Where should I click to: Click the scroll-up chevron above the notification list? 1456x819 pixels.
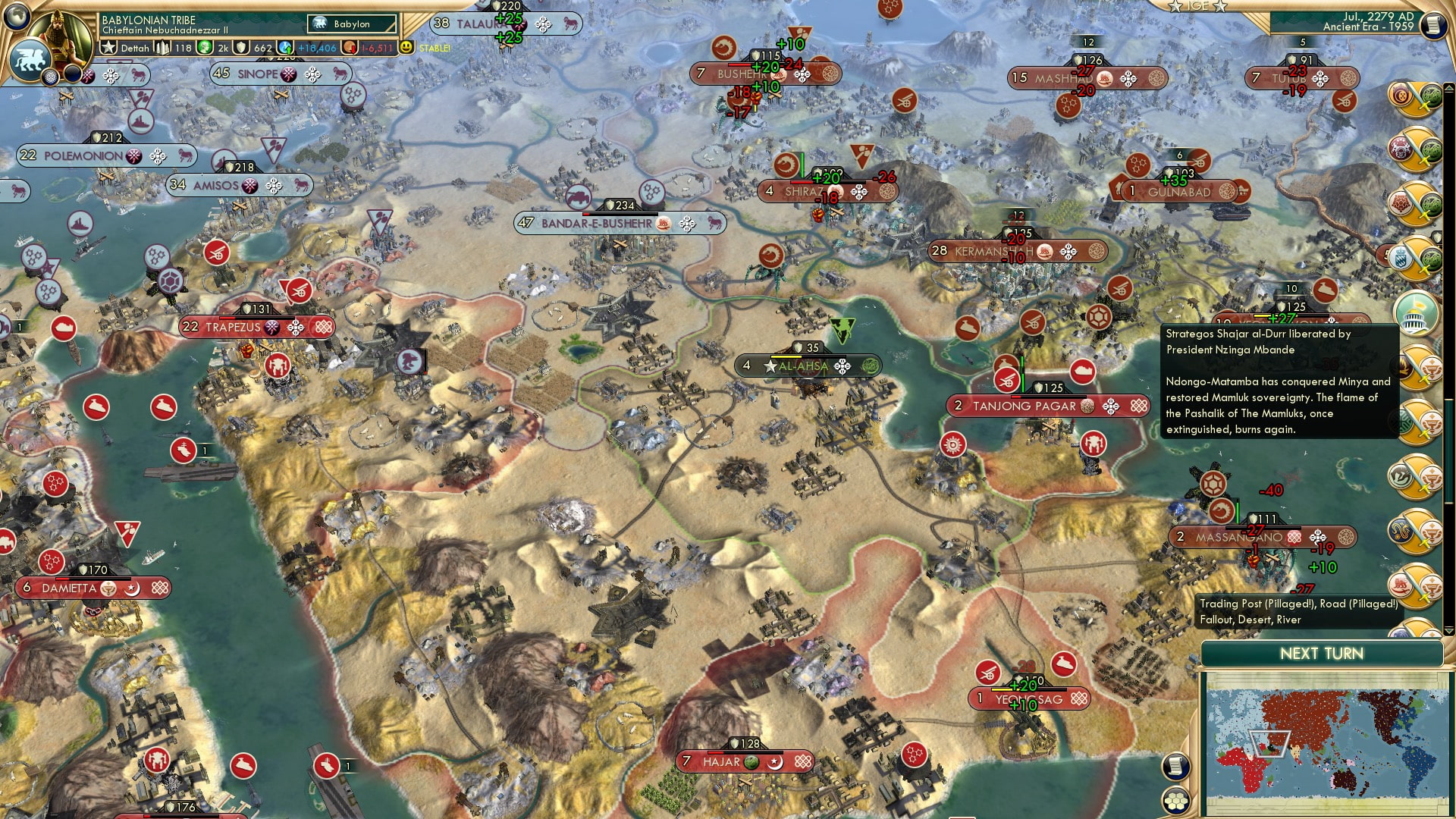click(1448, 89)
